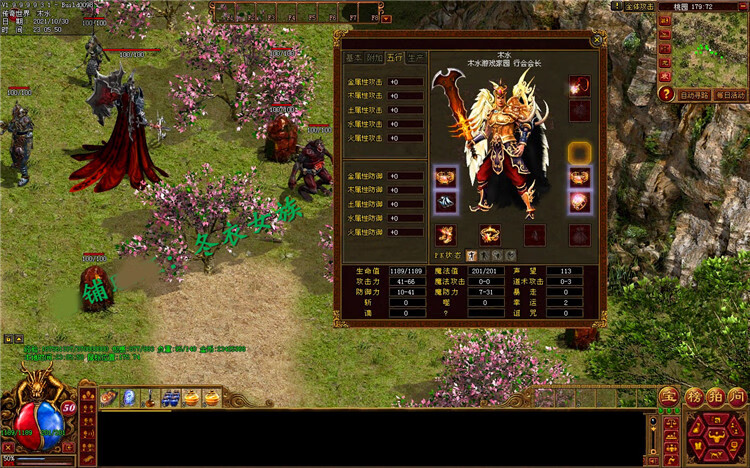The image size is (750, 468).
Task: Select the 五行 tab
Action: [396, 58]
